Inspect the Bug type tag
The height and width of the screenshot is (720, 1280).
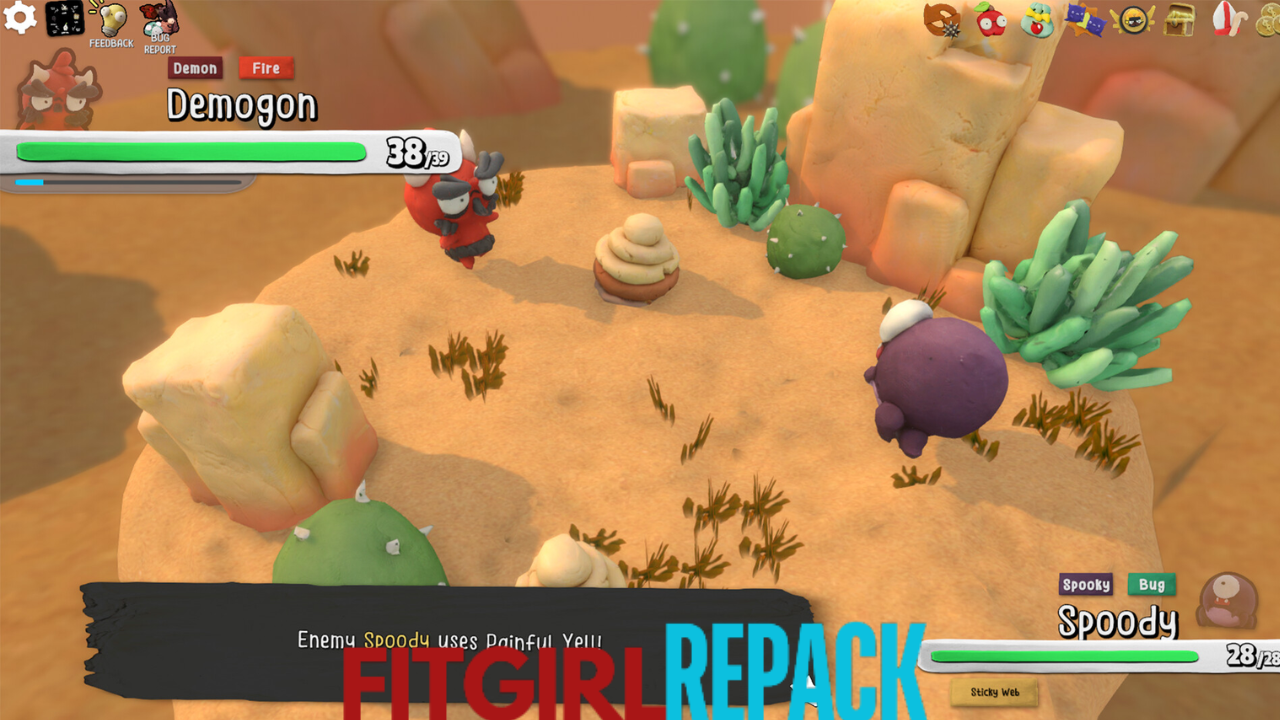pos(1152,585)
